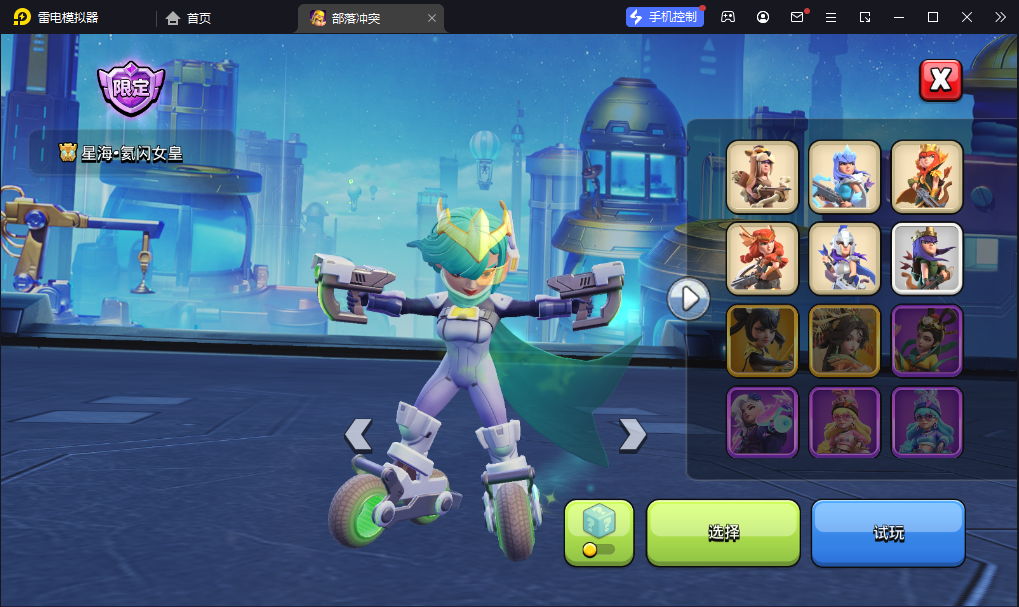Select the orange-haired winged-headband queen skin
Viewport: 1019px width, 607px height.
tap(762, 258)
